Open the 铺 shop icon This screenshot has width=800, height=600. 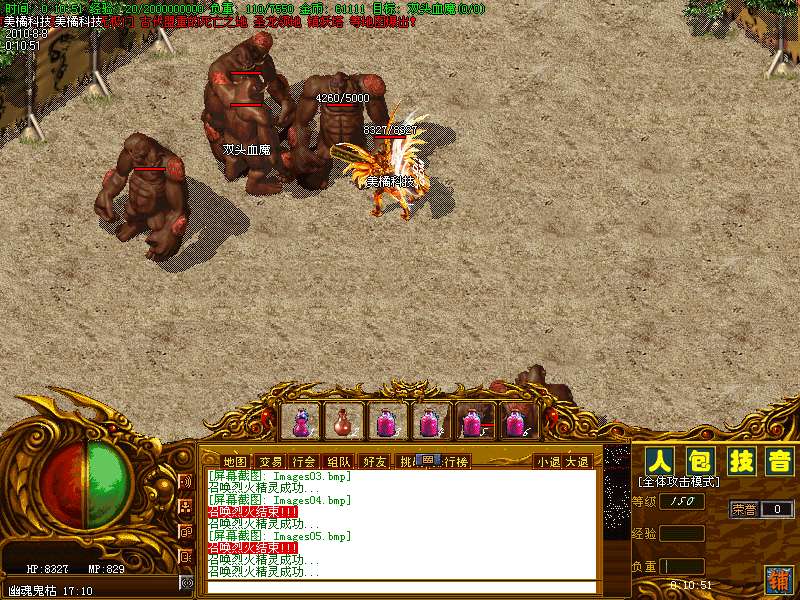pos(777,578)
